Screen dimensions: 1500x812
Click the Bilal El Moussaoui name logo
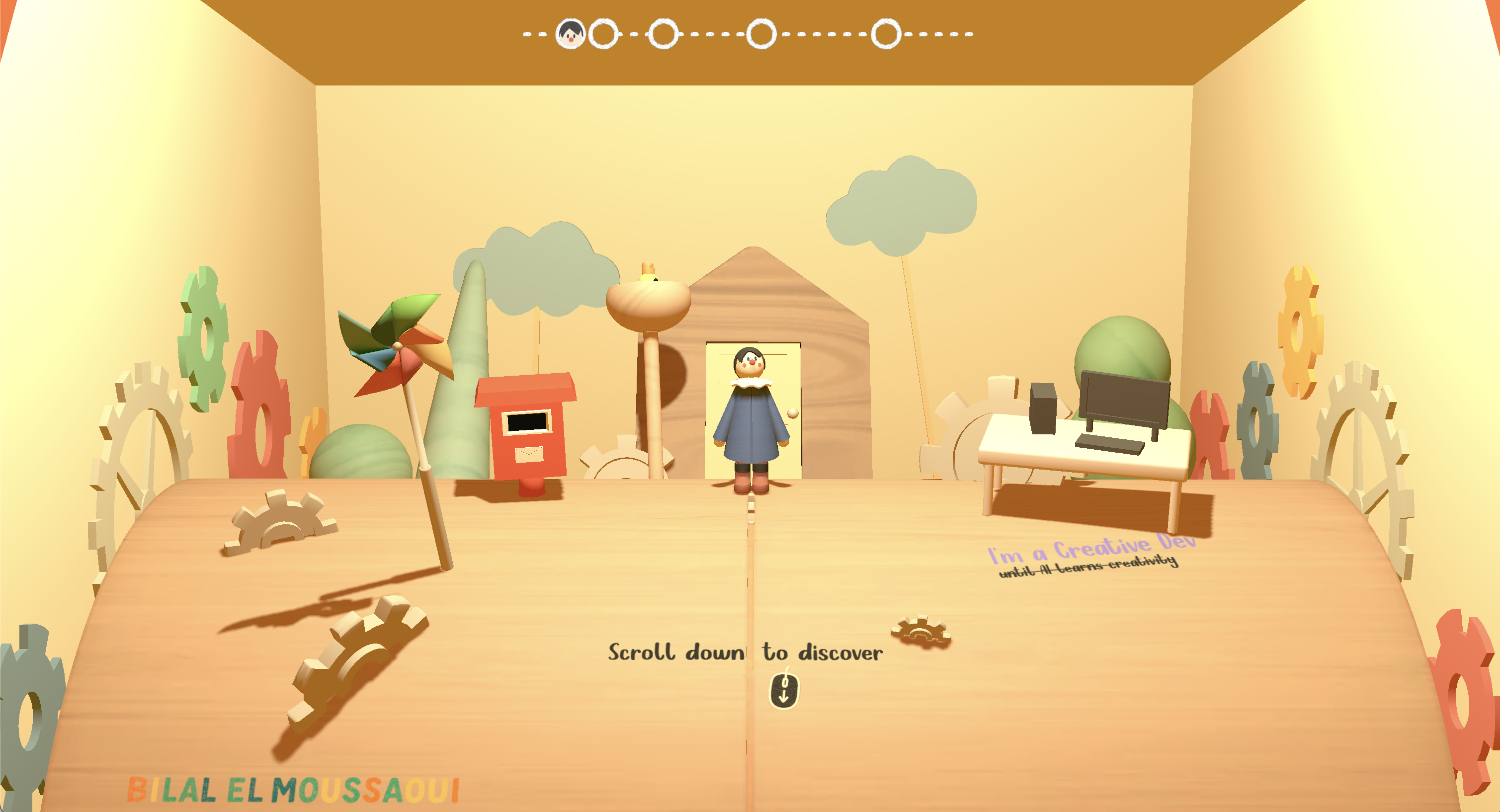point(293,790)
